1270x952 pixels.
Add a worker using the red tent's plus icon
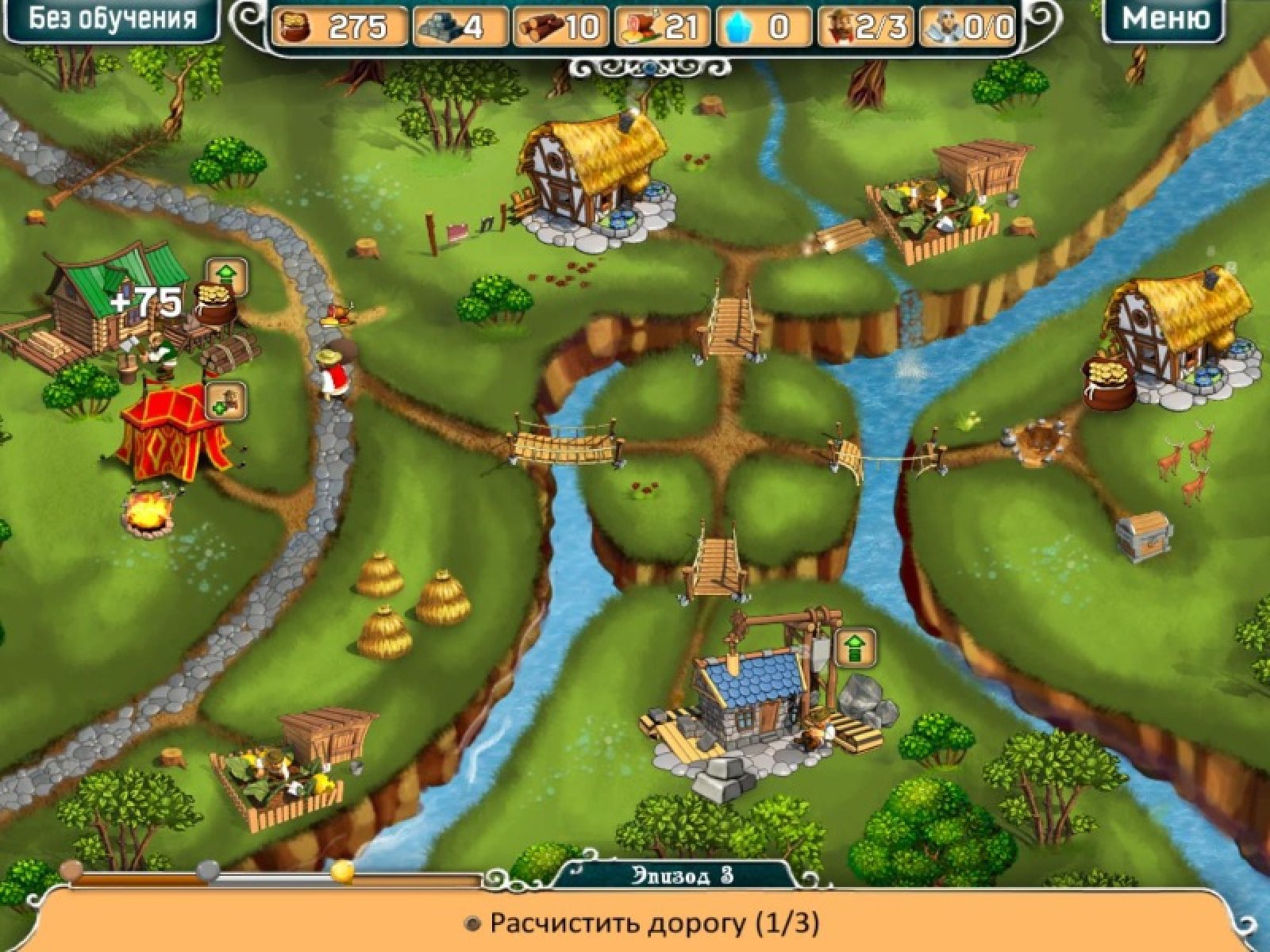(226, 401)
